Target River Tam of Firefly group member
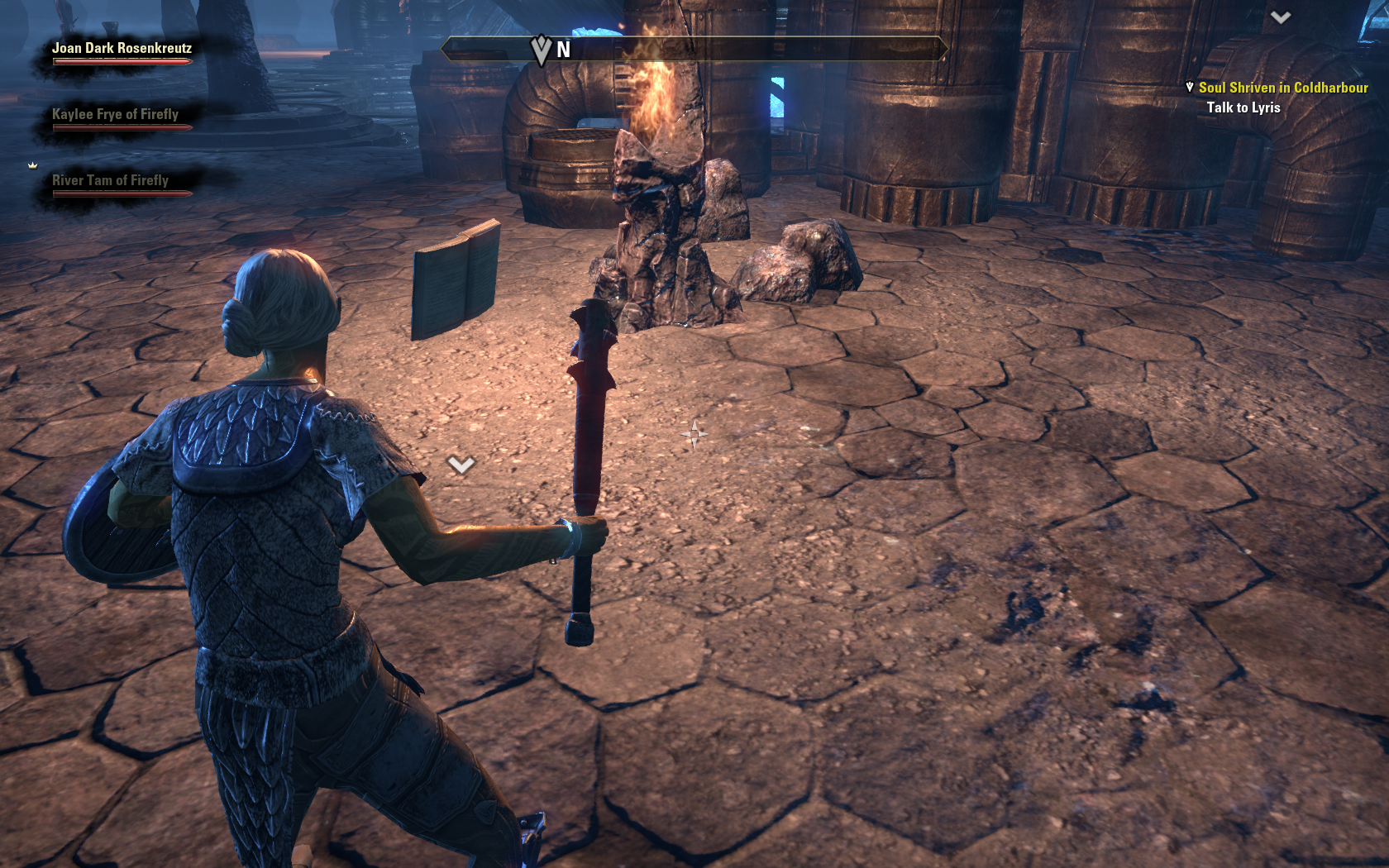 [110, 181]
